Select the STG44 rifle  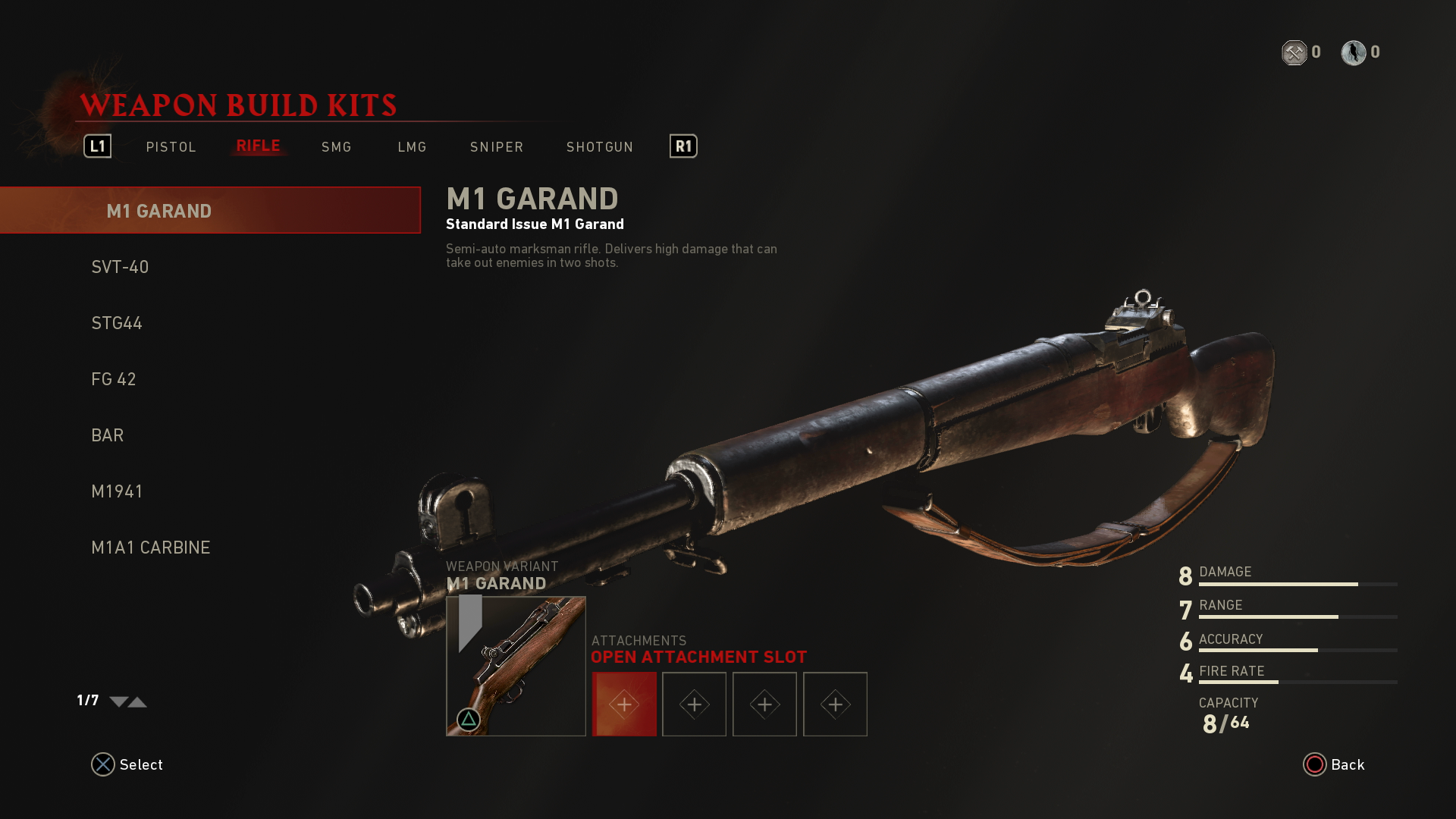(x=116, y=322)
